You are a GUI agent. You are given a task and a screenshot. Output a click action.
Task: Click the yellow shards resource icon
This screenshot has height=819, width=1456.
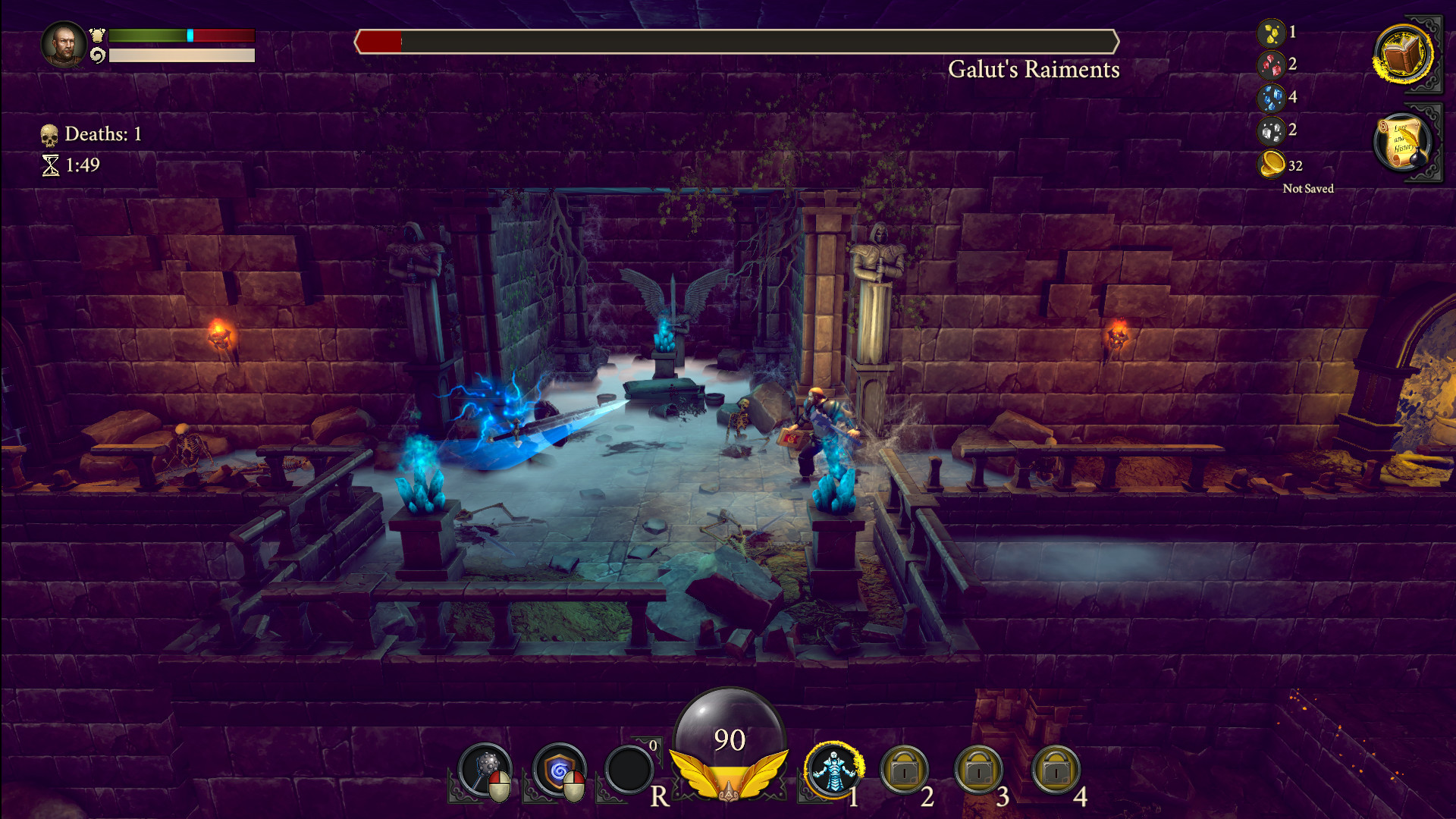pos(1273,31)
